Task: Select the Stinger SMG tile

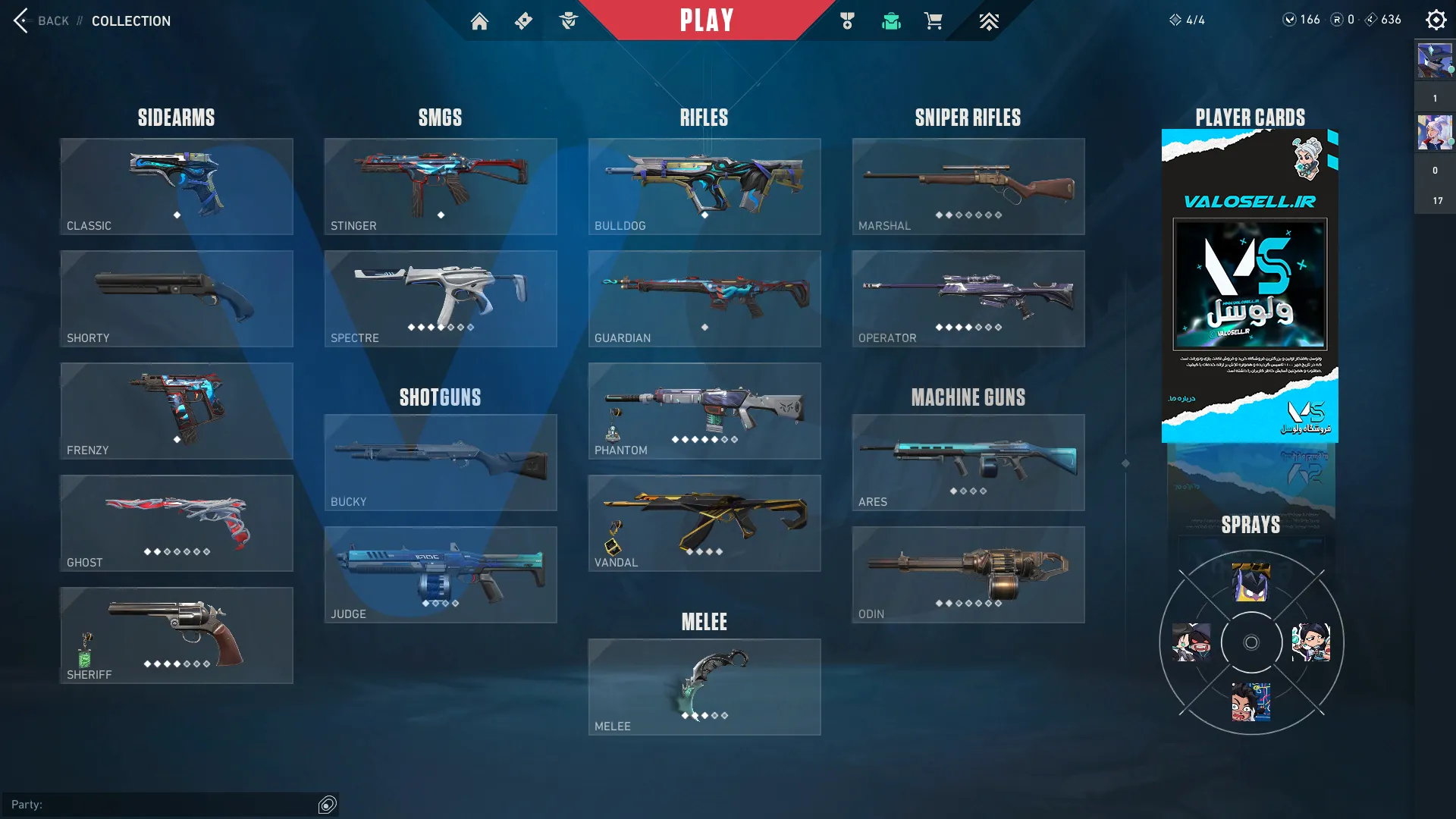Action: pos(441,187)
